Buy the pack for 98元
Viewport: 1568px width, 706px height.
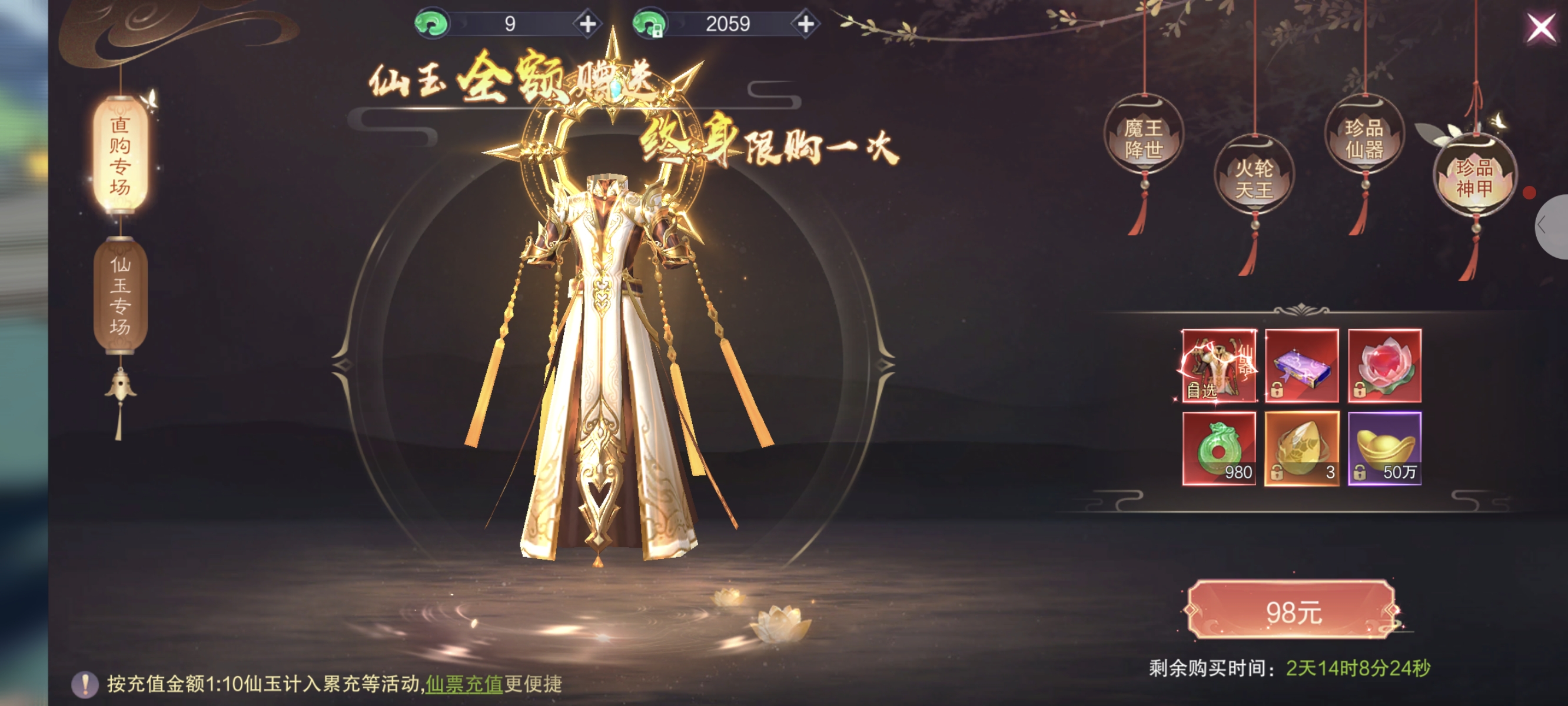coord(1293,611)
